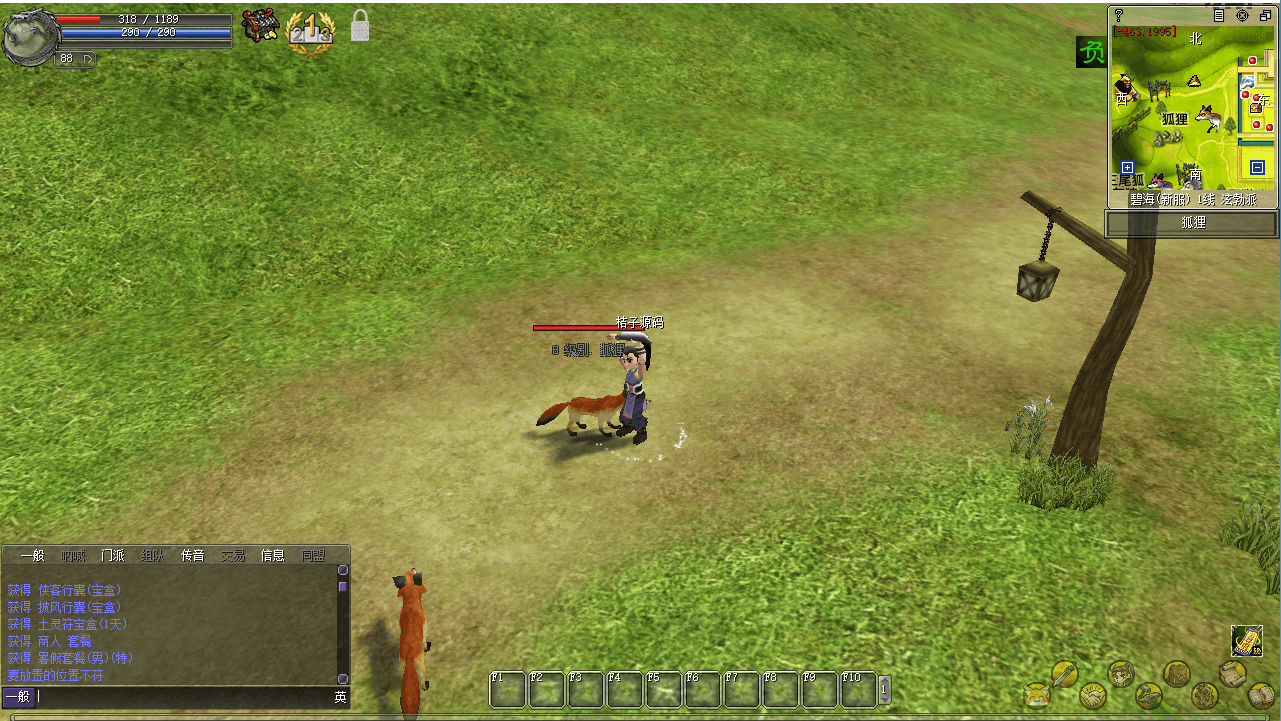Screen dimensions: 1281x721
Task: Open the character face icon
Action: click(1121, 674)
